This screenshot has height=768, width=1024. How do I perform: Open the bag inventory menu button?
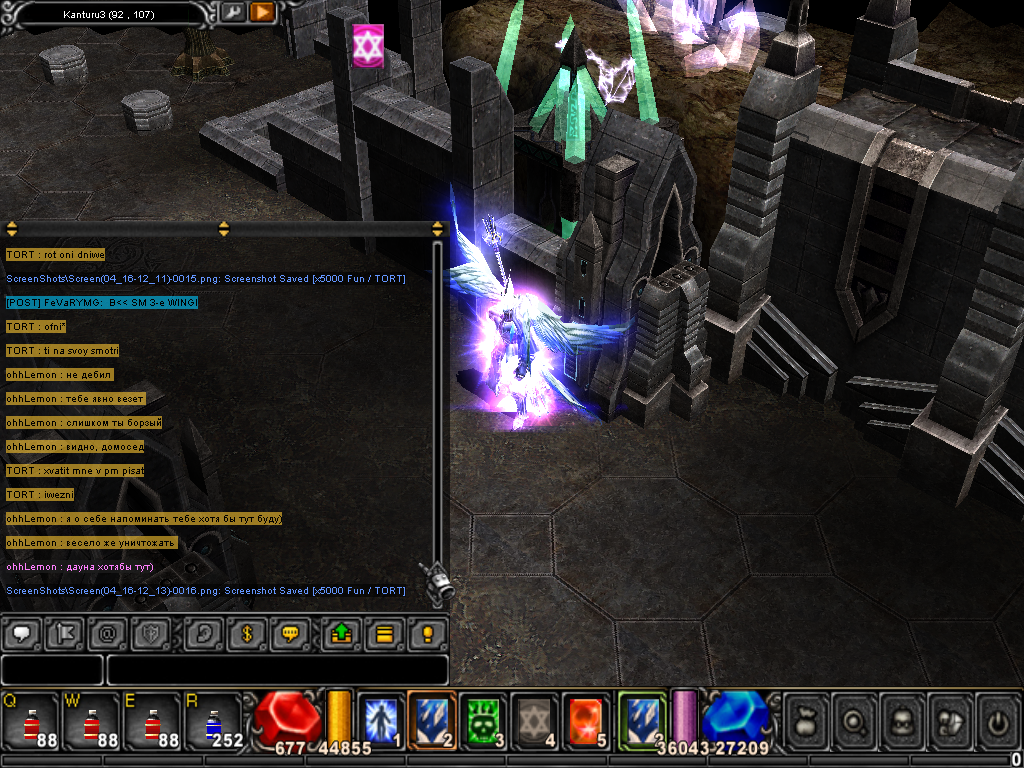pyautogui.click(x=806, y=720)
